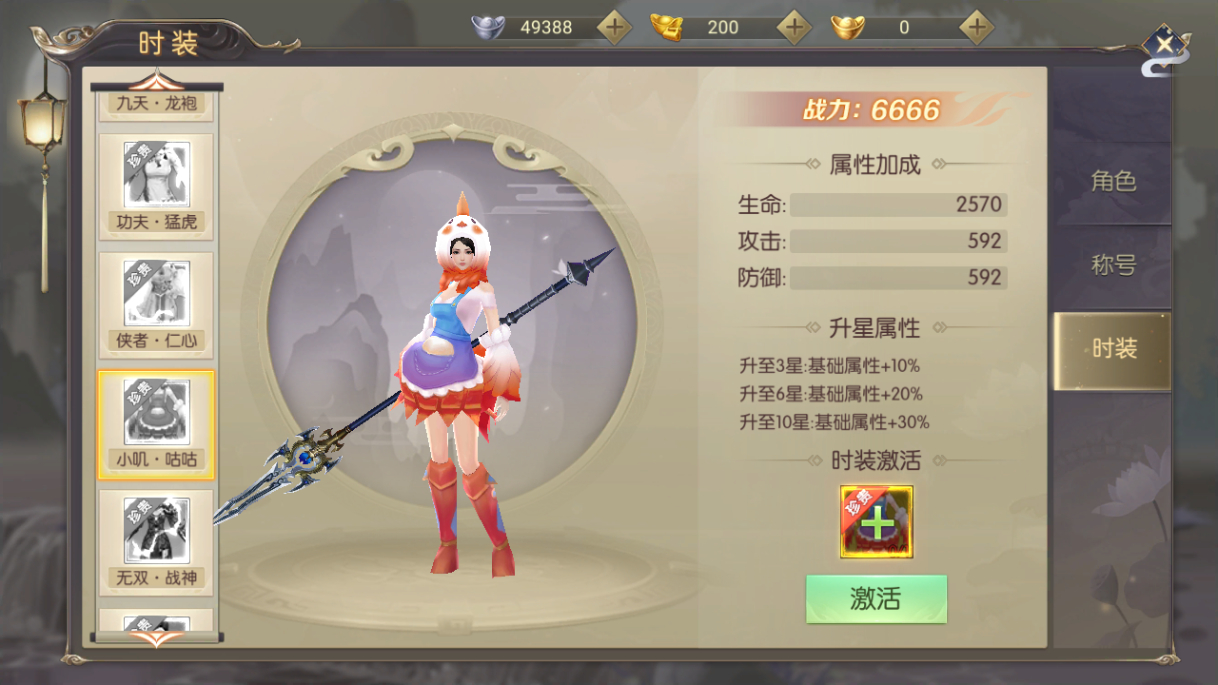Switch to the 角色 character tab
This screenshot has height=685, width=1218.
(1113, 181)
